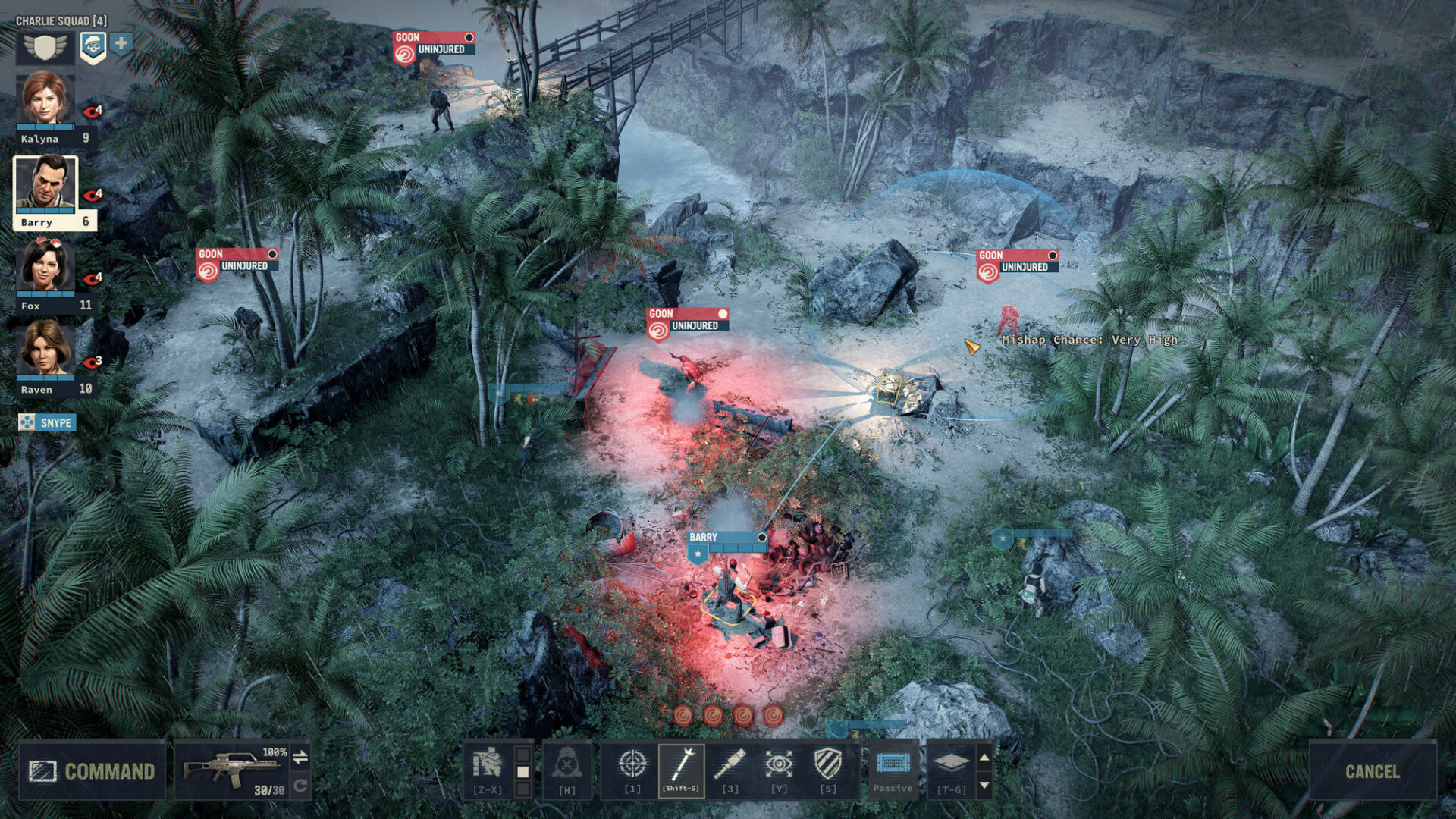This screenshot has width=1456, height=819.
Task: Raise the camera floor with the up arrow
Action: tap(984, 758)
